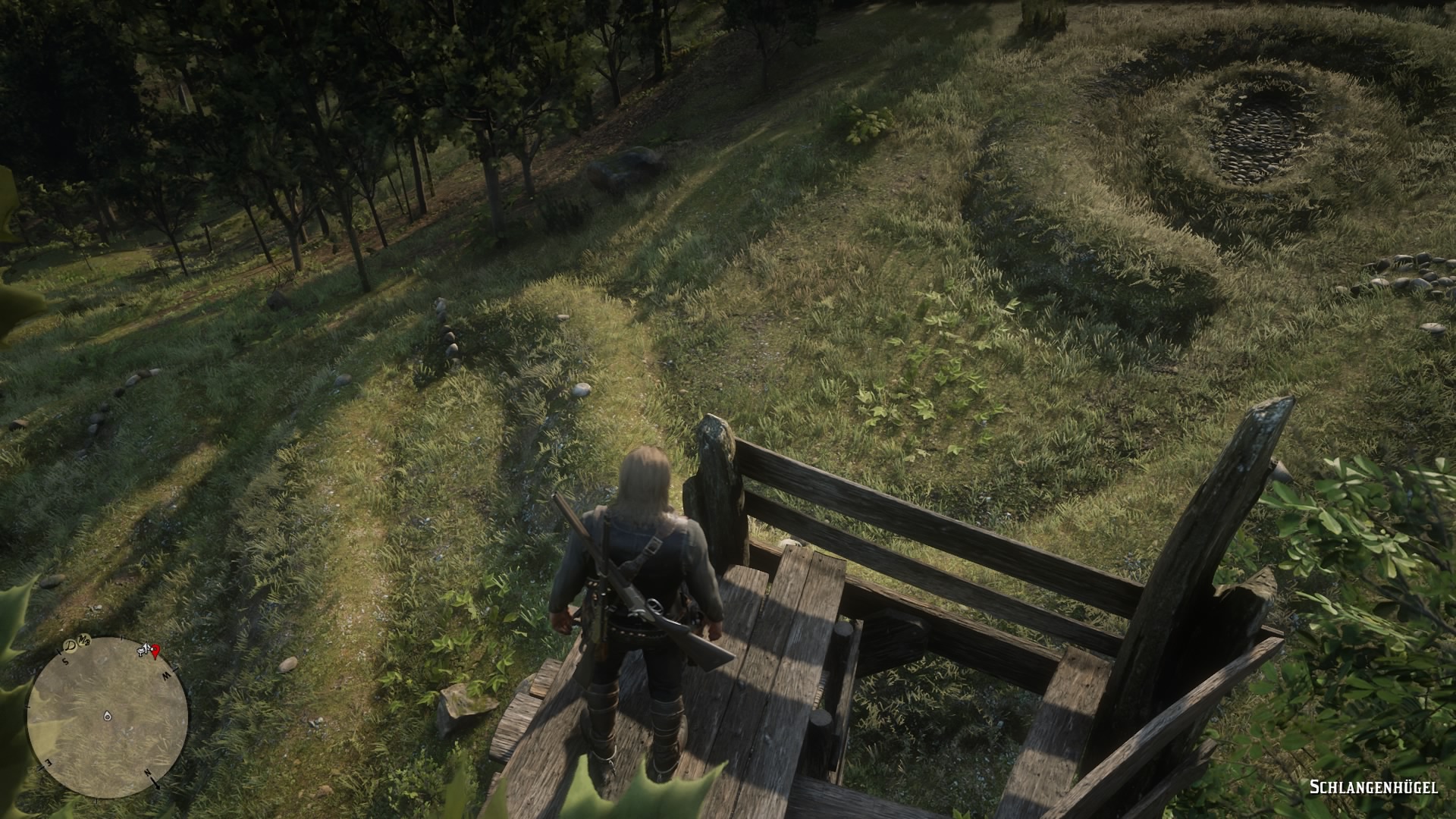Select the red waypoint pin on minimap
This screenshot has width=1456, height=819.
pos(156,650)
